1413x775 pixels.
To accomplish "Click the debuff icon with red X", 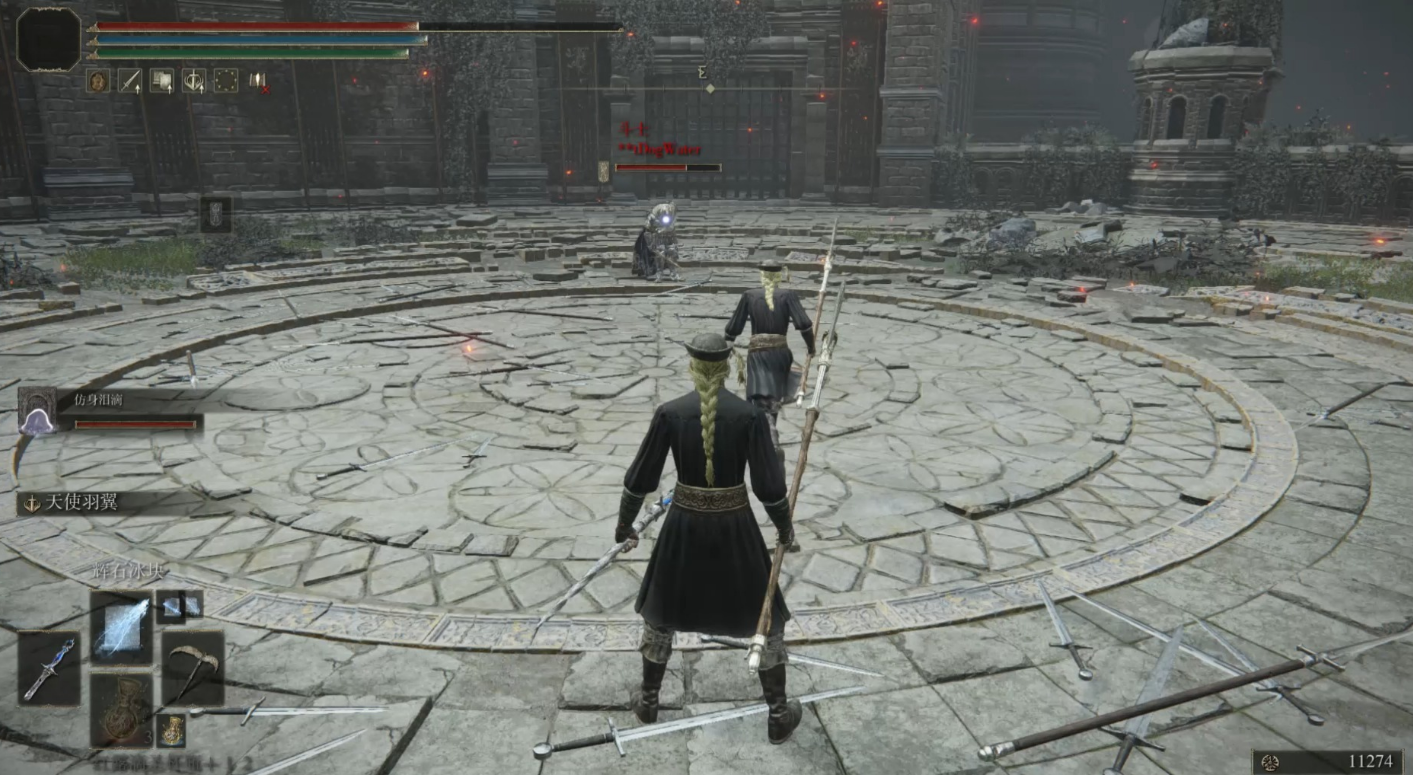I will tap(258, 81).
